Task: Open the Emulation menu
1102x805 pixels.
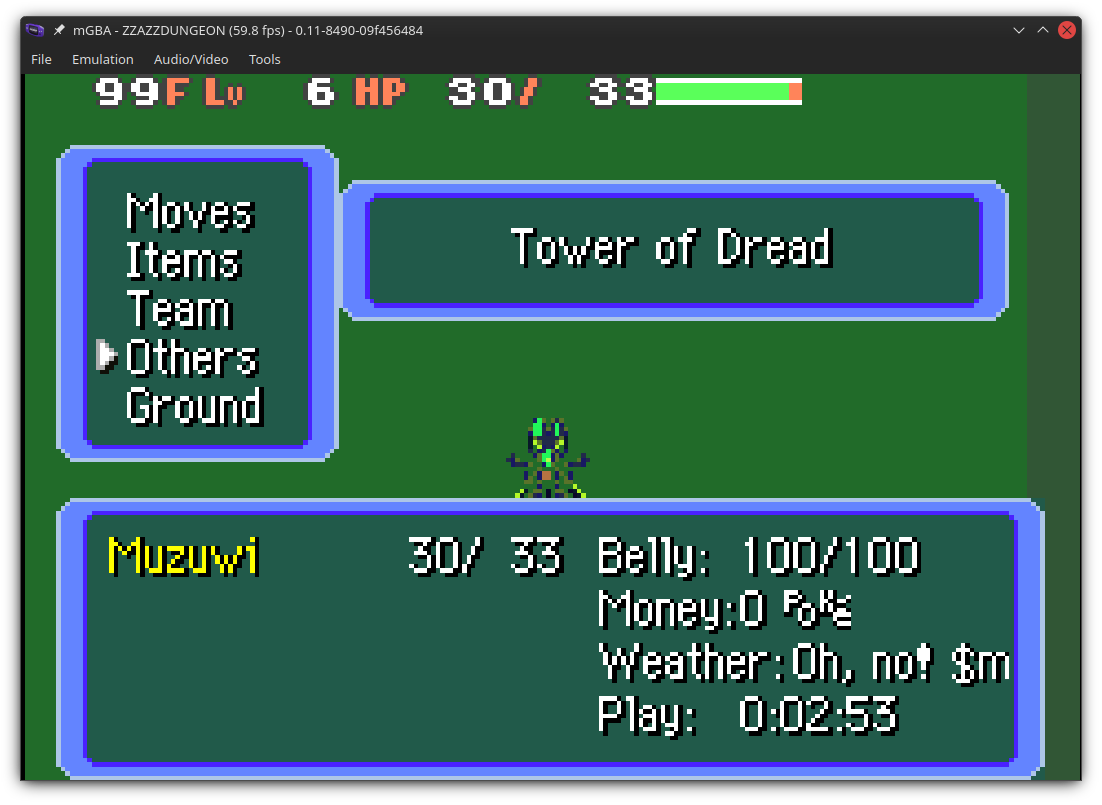Action: (103, 59)
